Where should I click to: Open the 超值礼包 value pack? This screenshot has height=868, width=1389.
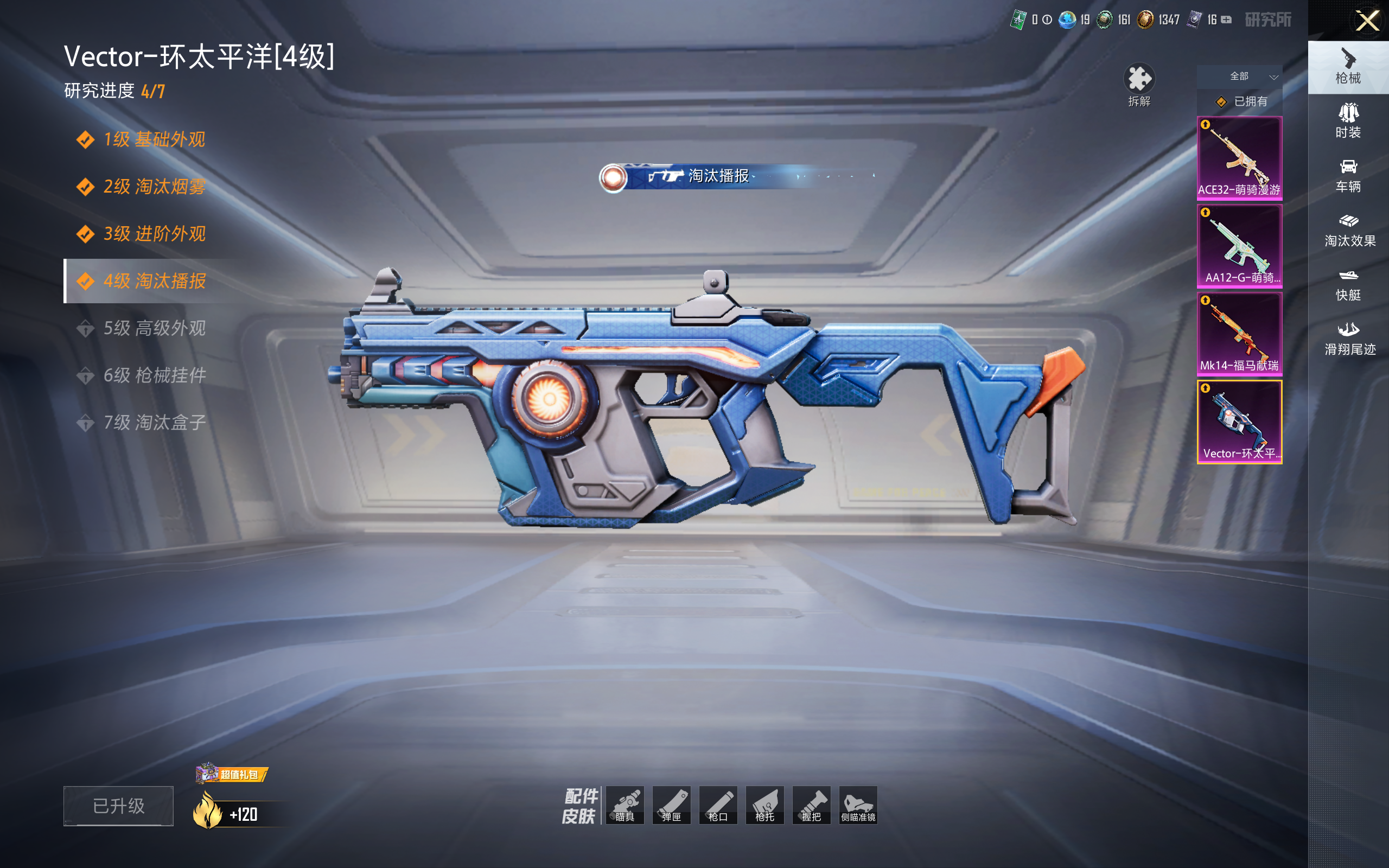tap(232, 774)
